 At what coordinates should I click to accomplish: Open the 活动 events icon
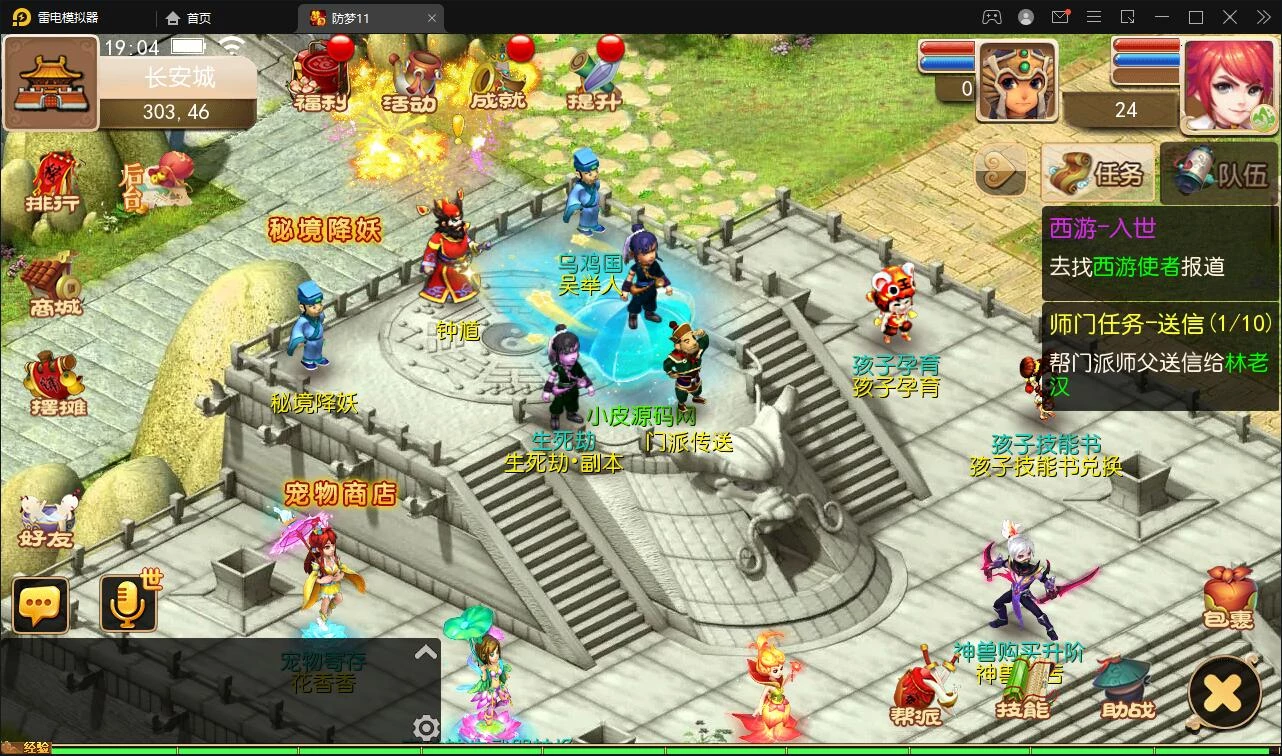410,78
